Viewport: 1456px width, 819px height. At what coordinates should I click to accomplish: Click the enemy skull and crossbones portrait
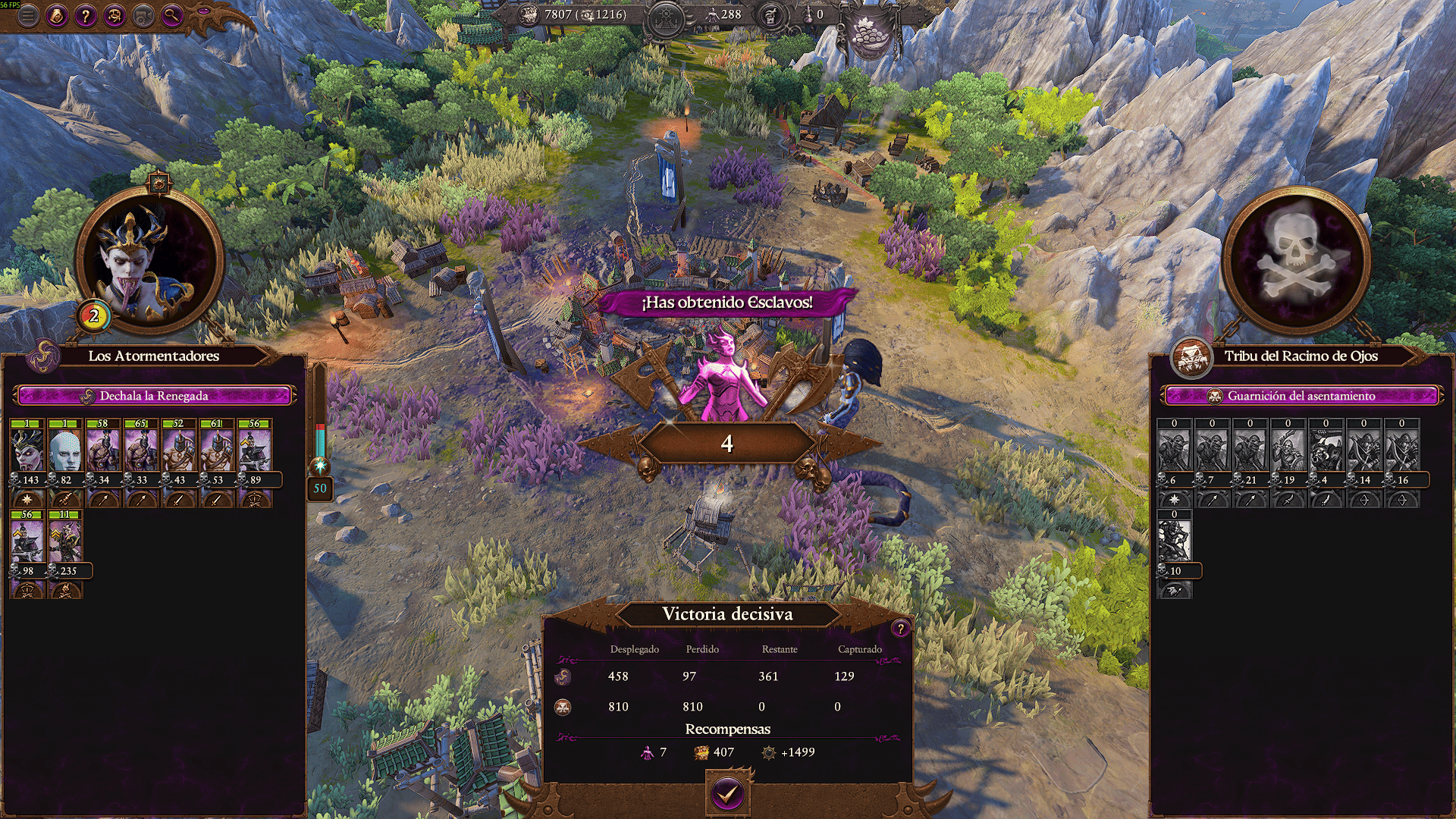[1296, 262]
